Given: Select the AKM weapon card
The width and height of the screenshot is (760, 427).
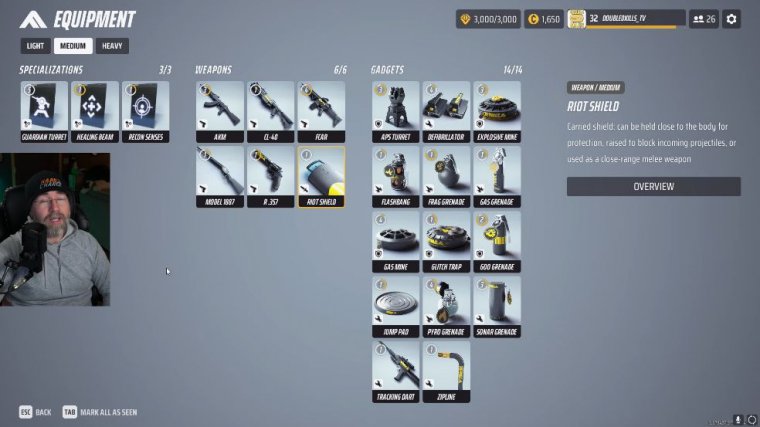Looking at the screenshot, I should (220, 112).
